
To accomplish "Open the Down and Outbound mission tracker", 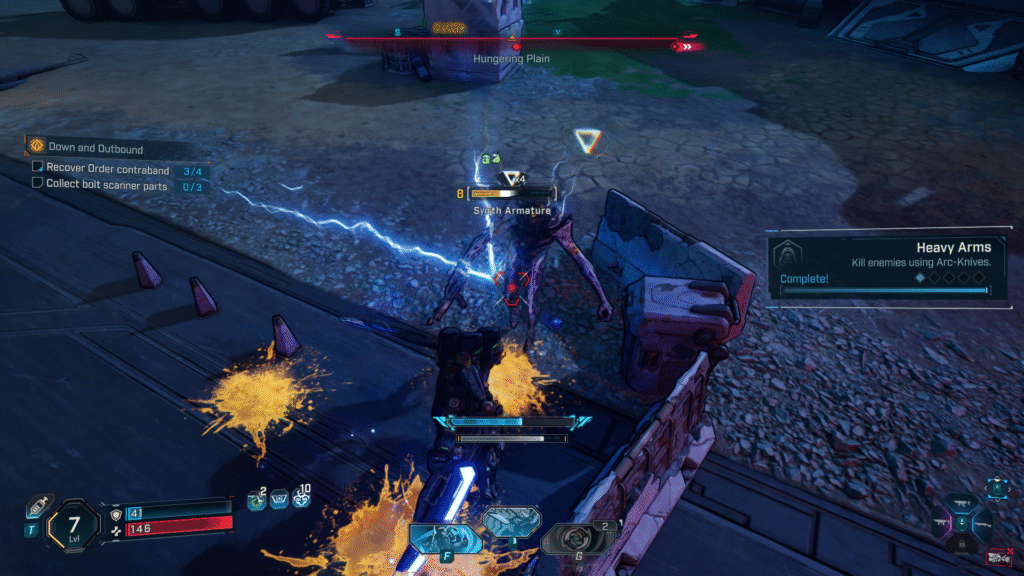I will pyautogui.click(x=95, y=148).
